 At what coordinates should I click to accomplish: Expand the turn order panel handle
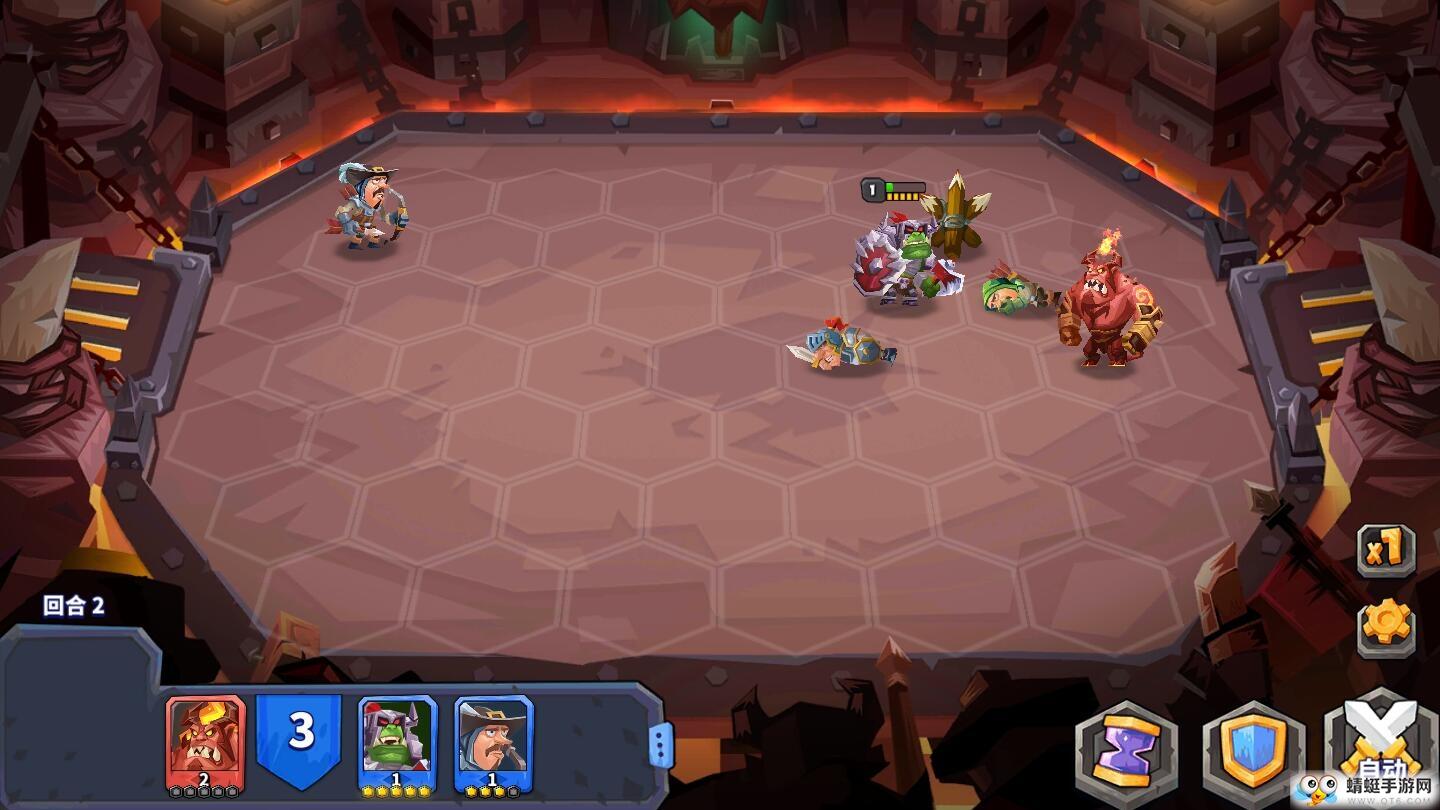(661, 745)
